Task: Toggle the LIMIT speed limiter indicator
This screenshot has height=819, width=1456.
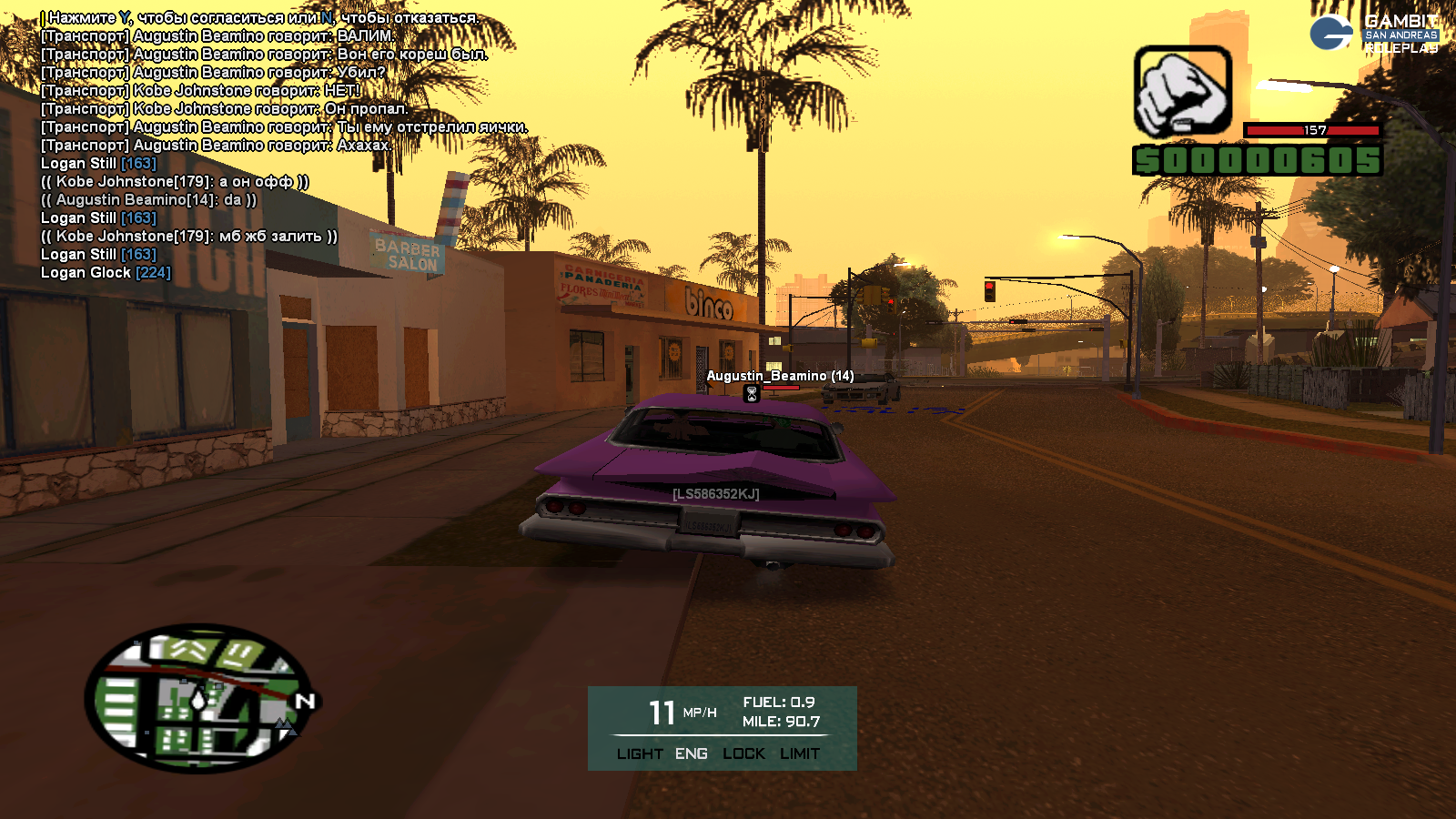Action: 800,753
